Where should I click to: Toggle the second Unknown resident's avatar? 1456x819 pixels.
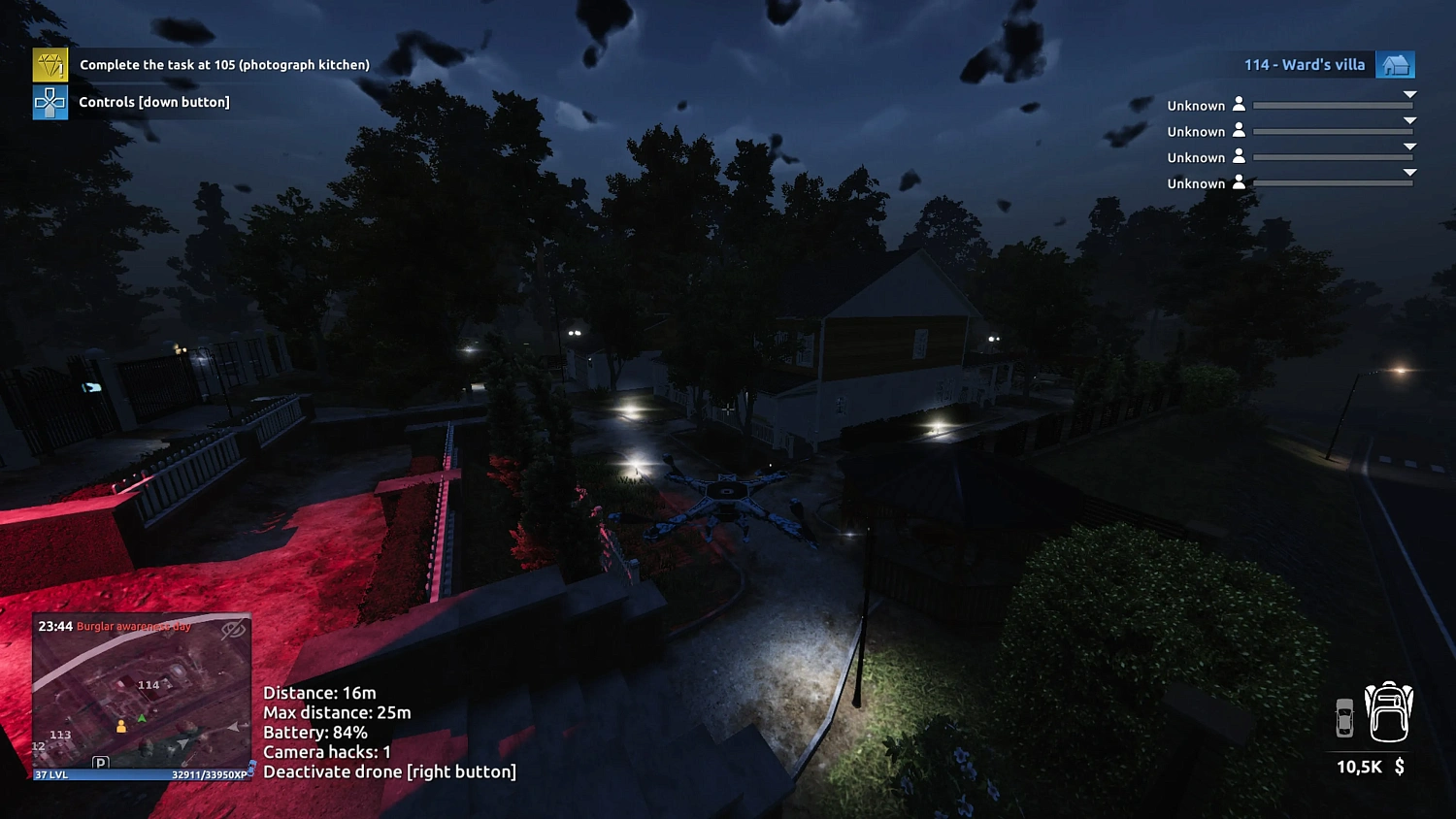click(1240, 130)
